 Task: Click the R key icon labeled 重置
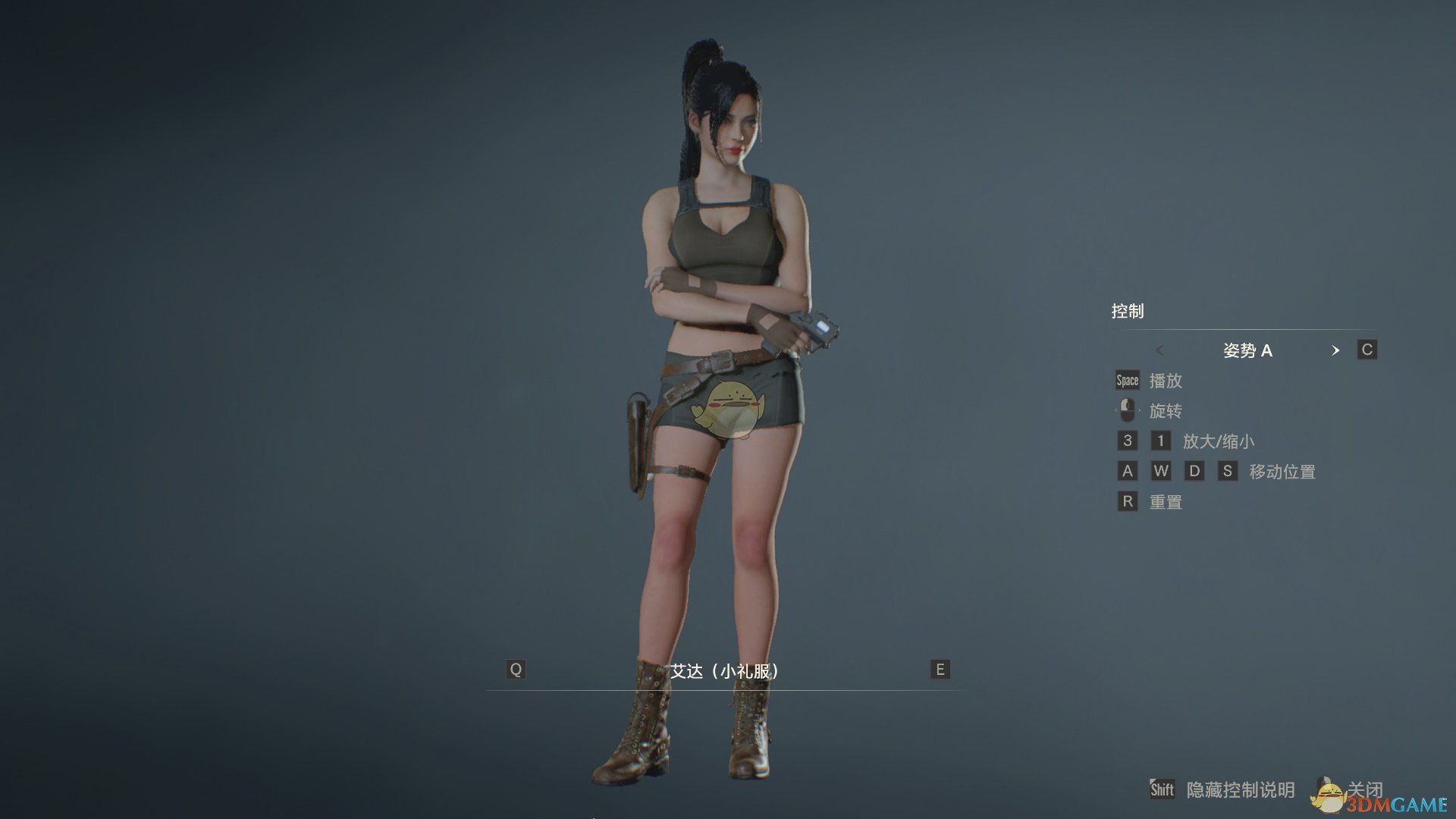click(1128, 501)
